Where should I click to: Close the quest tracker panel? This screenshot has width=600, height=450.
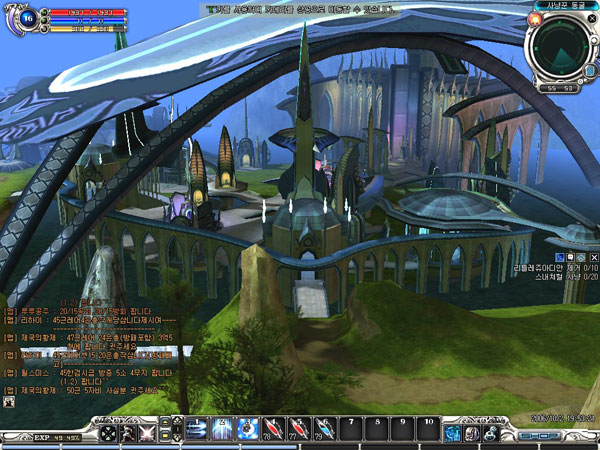[x=593, y=257]
